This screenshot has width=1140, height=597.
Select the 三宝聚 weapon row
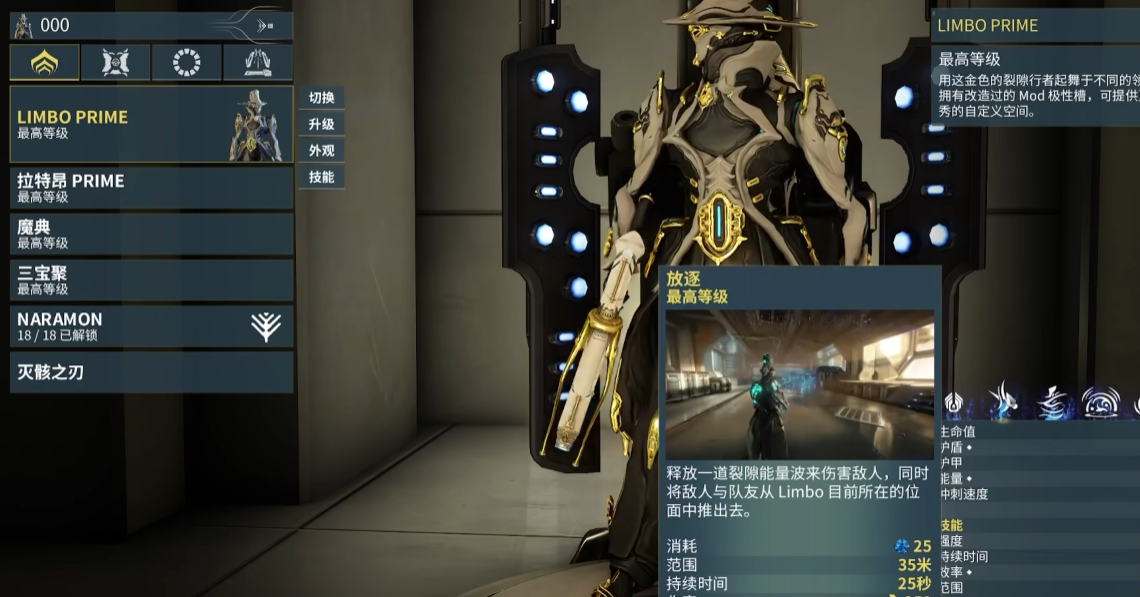click(x=151, y=279)
